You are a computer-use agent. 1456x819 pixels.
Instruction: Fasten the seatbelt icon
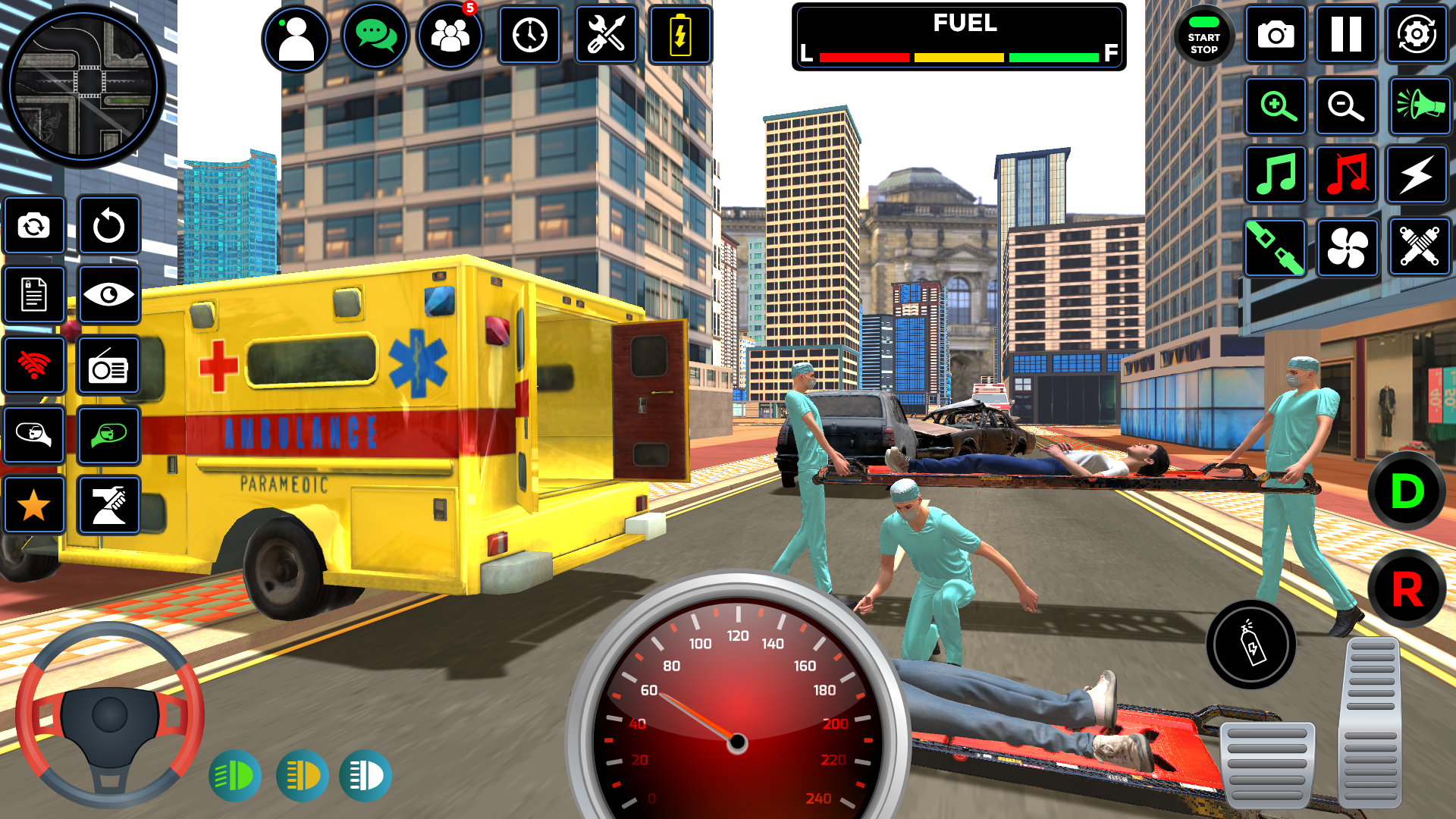(x=1276, y=247)
